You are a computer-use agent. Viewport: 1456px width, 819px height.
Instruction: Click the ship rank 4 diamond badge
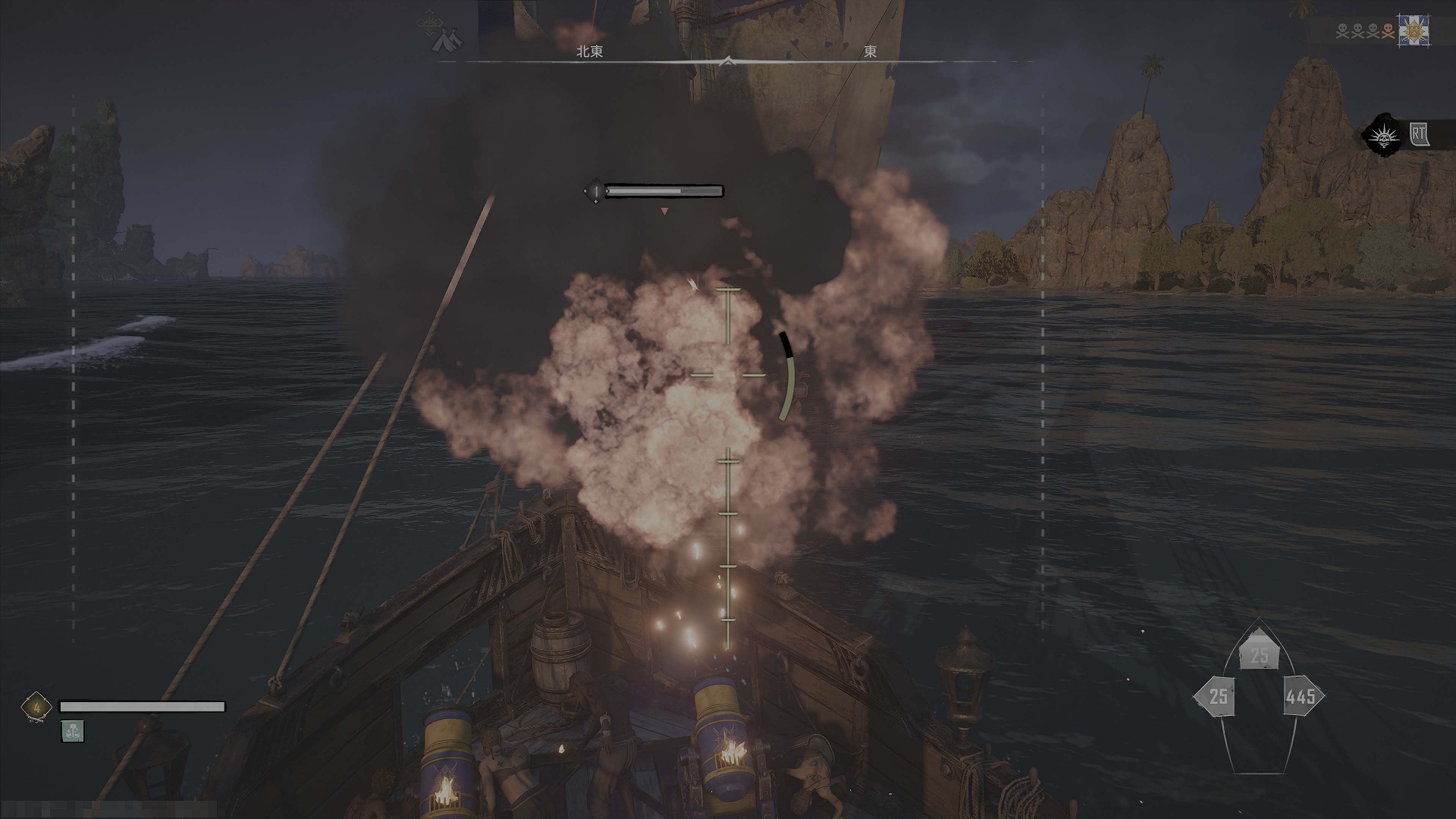[36, 707]
